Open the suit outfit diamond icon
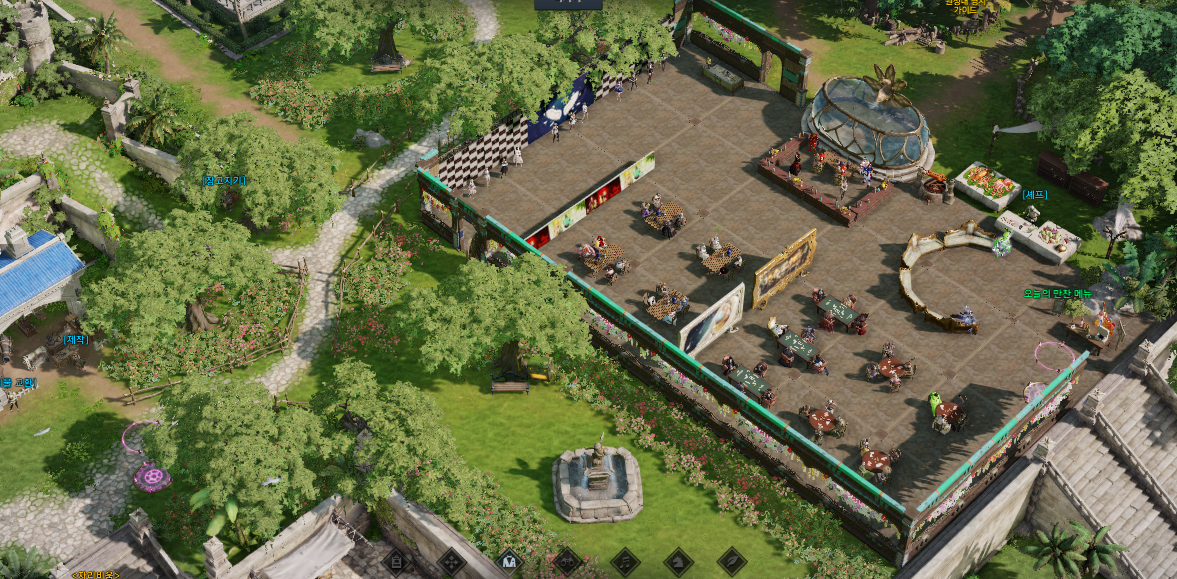1177x579 pixels. coord(509,561)
